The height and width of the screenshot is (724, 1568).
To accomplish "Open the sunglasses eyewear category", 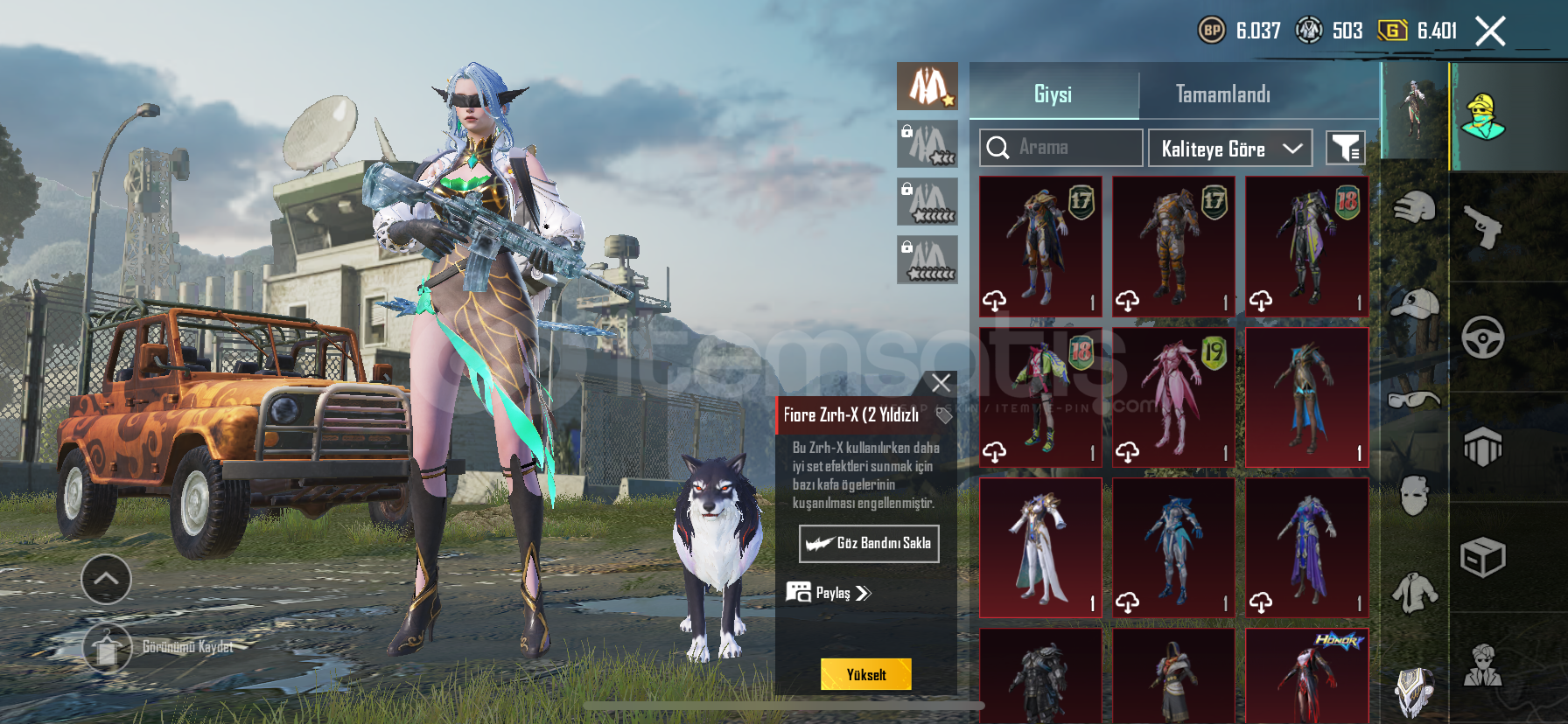I will (x=1414, y=400).
